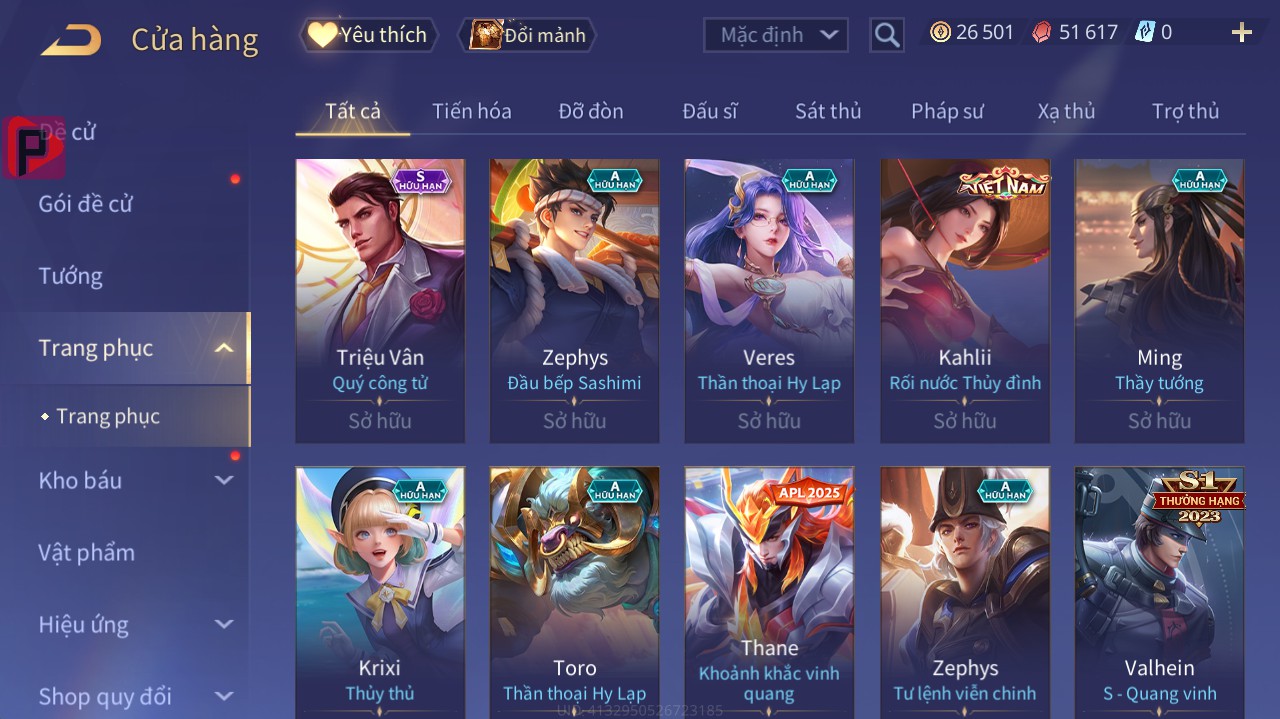This screenshot has height=719, width=1280.
Task: Switch to the Tiến hóa tab
Action: click(x=471, y=111)
